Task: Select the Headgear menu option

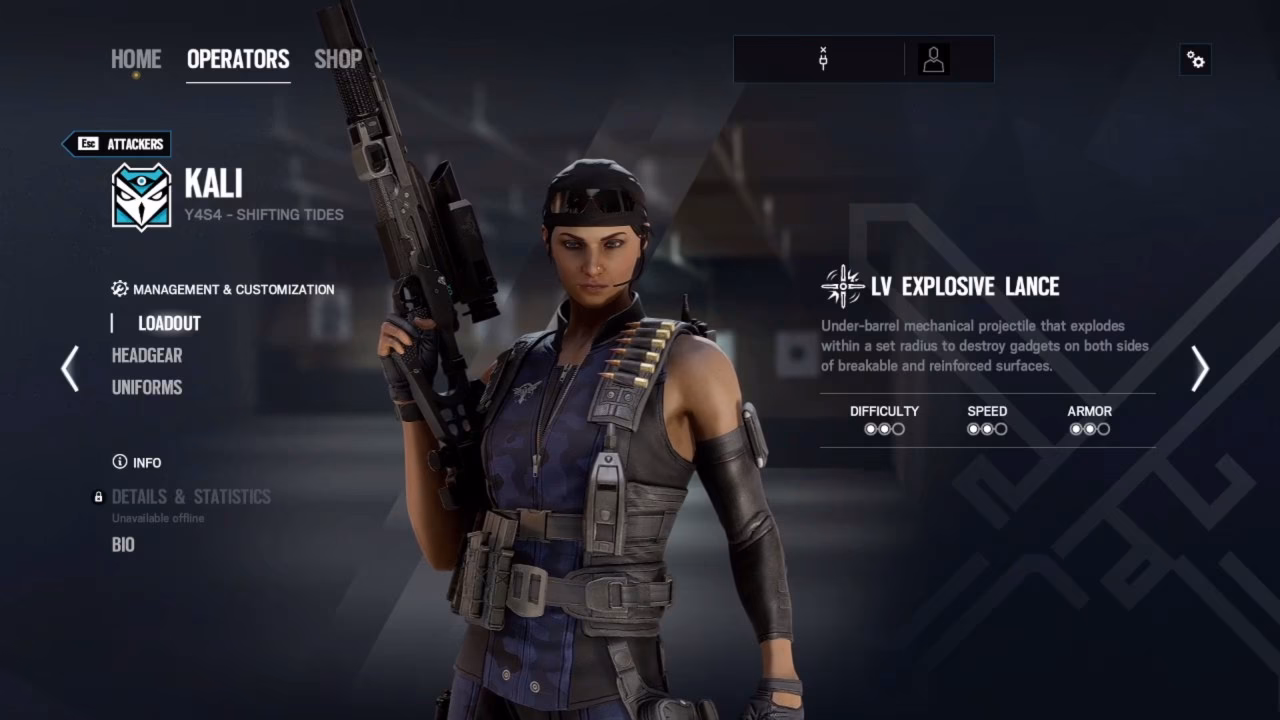Action: pyautogui.click(x=146, y=355)
